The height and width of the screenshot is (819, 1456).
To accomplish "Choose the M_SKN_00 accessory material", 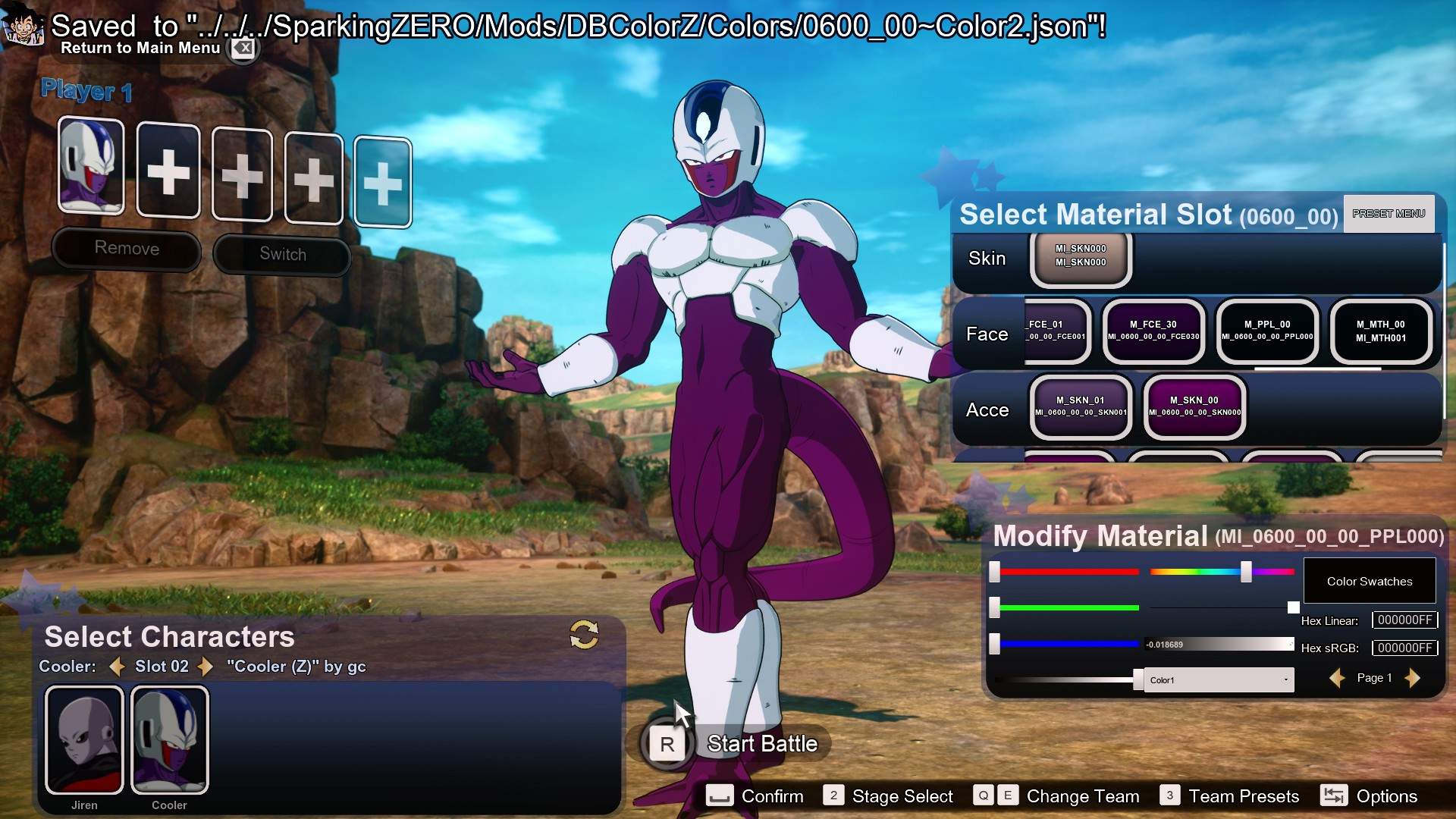I will point(1194,408).
